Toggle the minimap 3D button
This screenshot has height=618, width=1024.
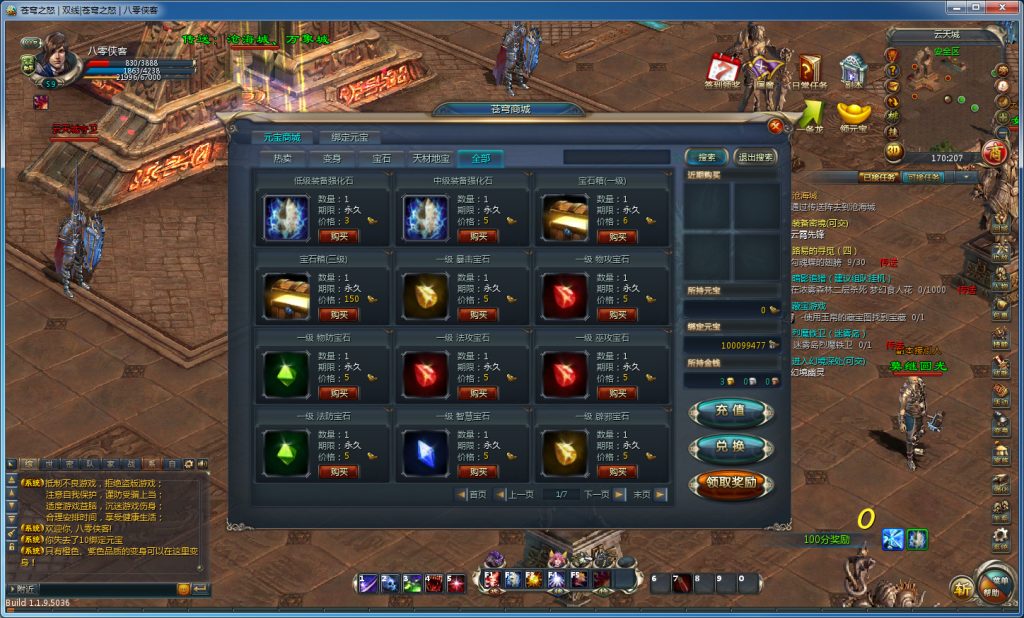pyautogui.click(x=893, y=152)
